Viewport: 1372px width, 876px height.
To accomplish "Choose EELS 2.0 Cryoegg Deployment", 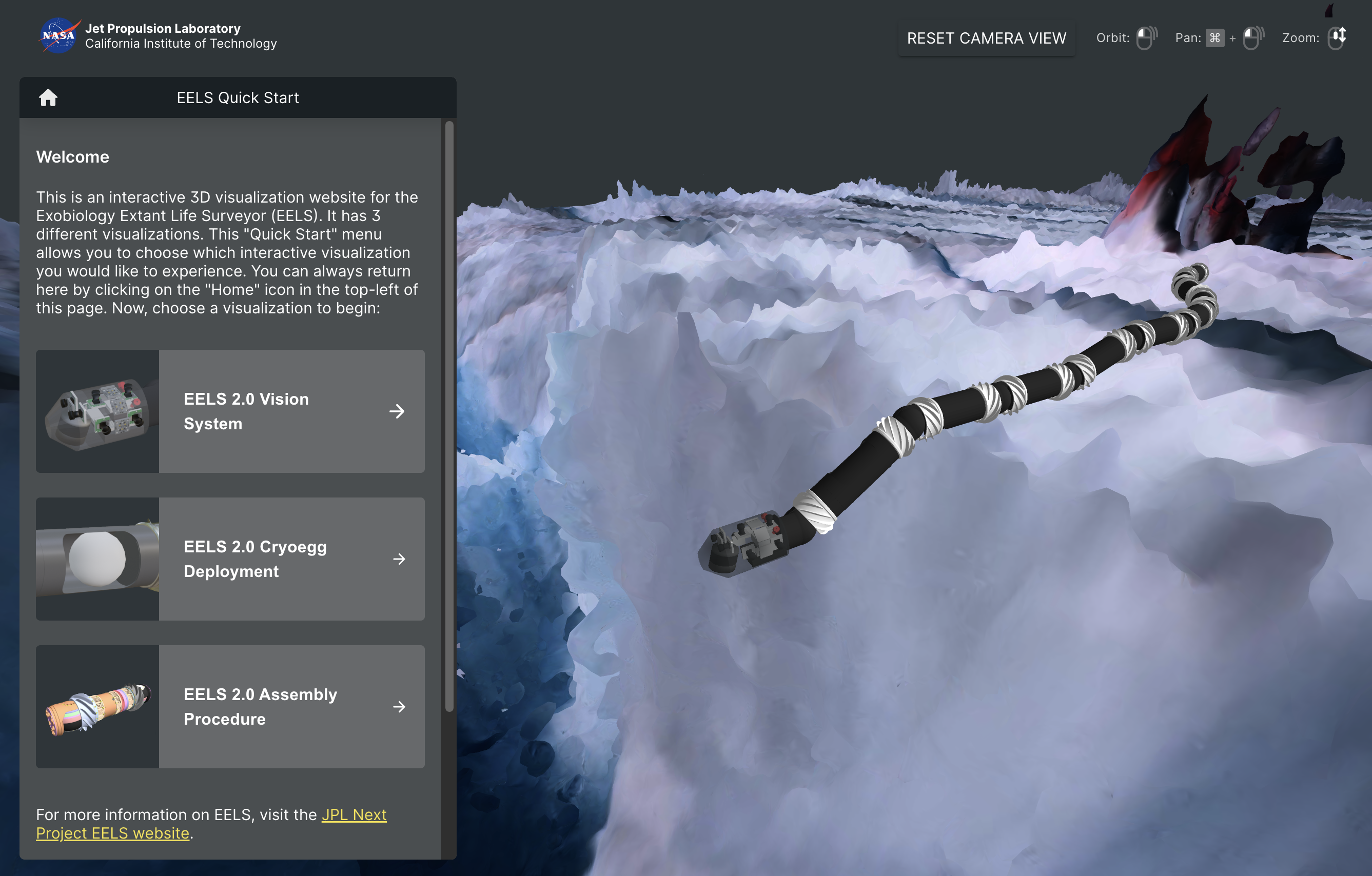I will coord(290,559).
